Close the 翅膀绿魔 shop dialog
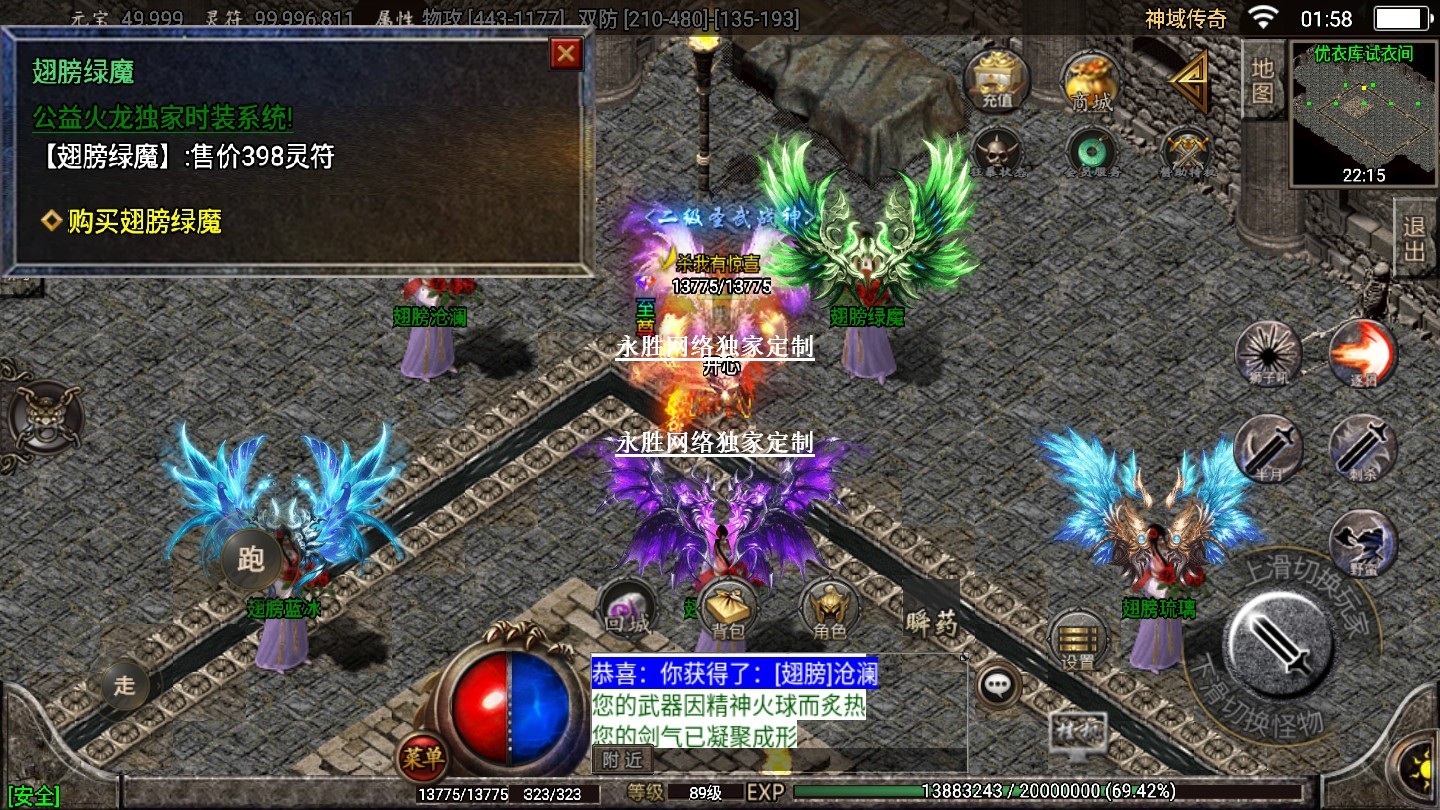 [x=567, y=53]
